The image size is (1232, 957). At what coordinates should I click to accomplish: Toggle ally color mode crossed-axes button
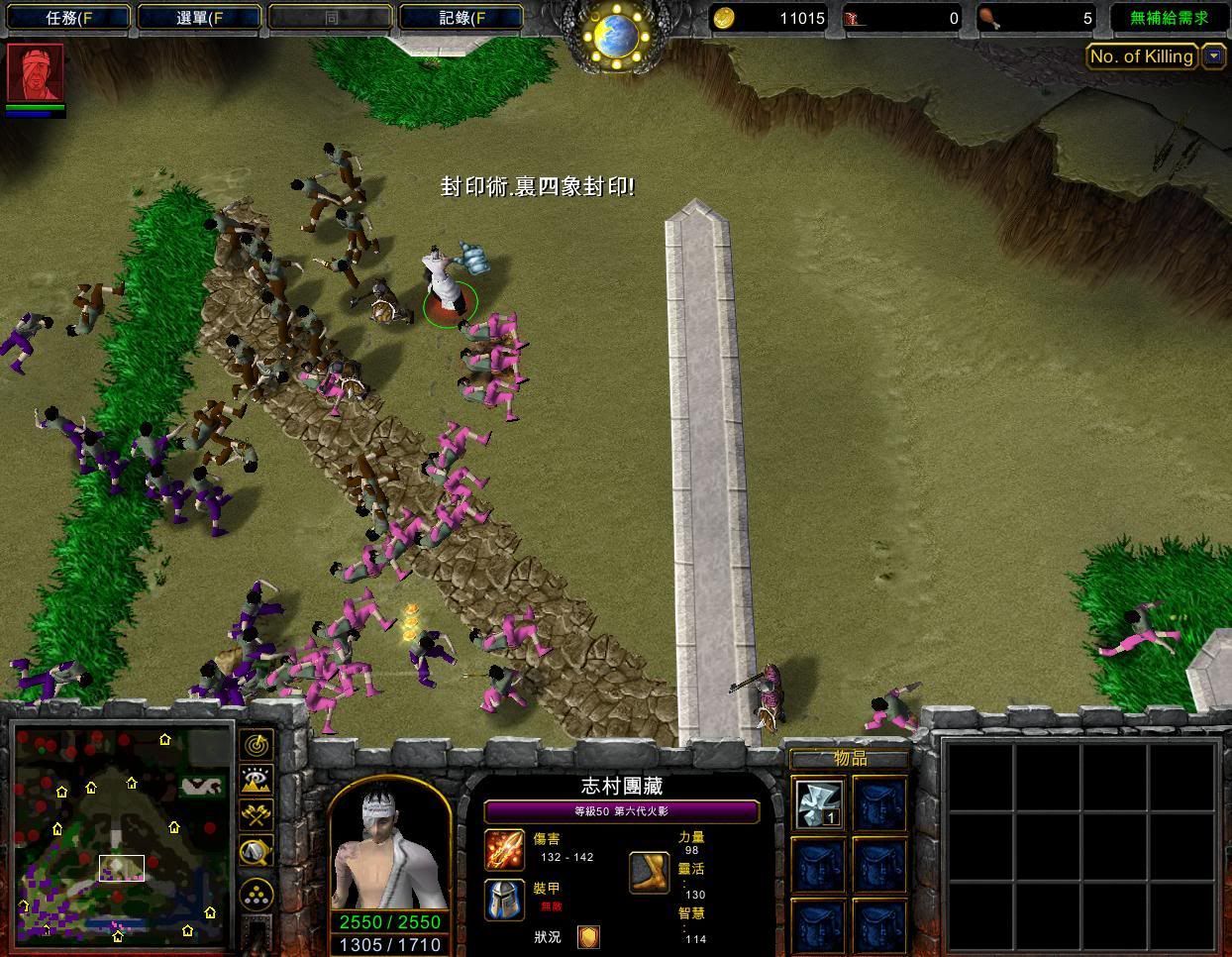[x=257, y=815]
